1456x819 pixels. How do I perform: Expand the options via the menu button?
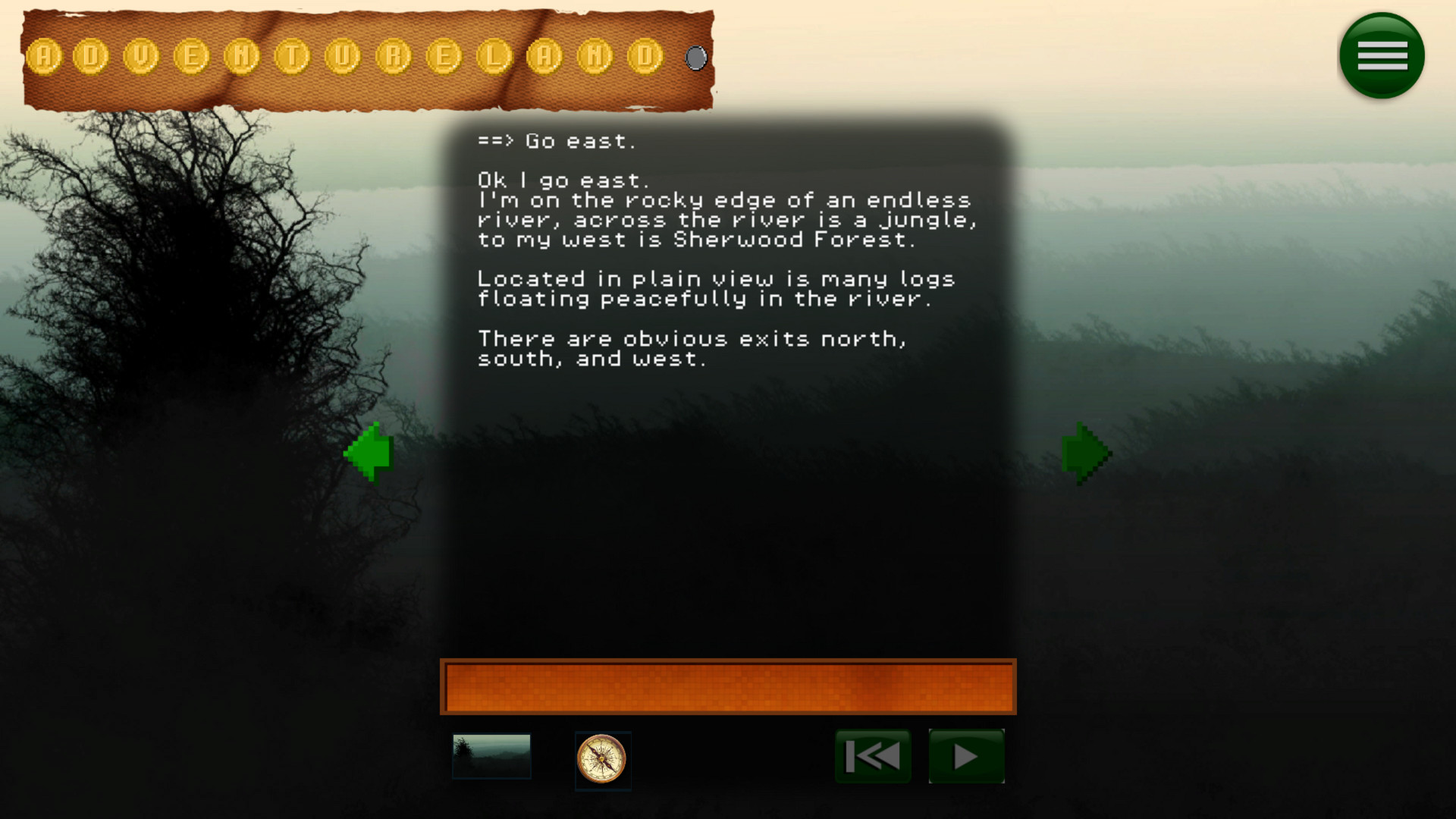[1381, 55]
